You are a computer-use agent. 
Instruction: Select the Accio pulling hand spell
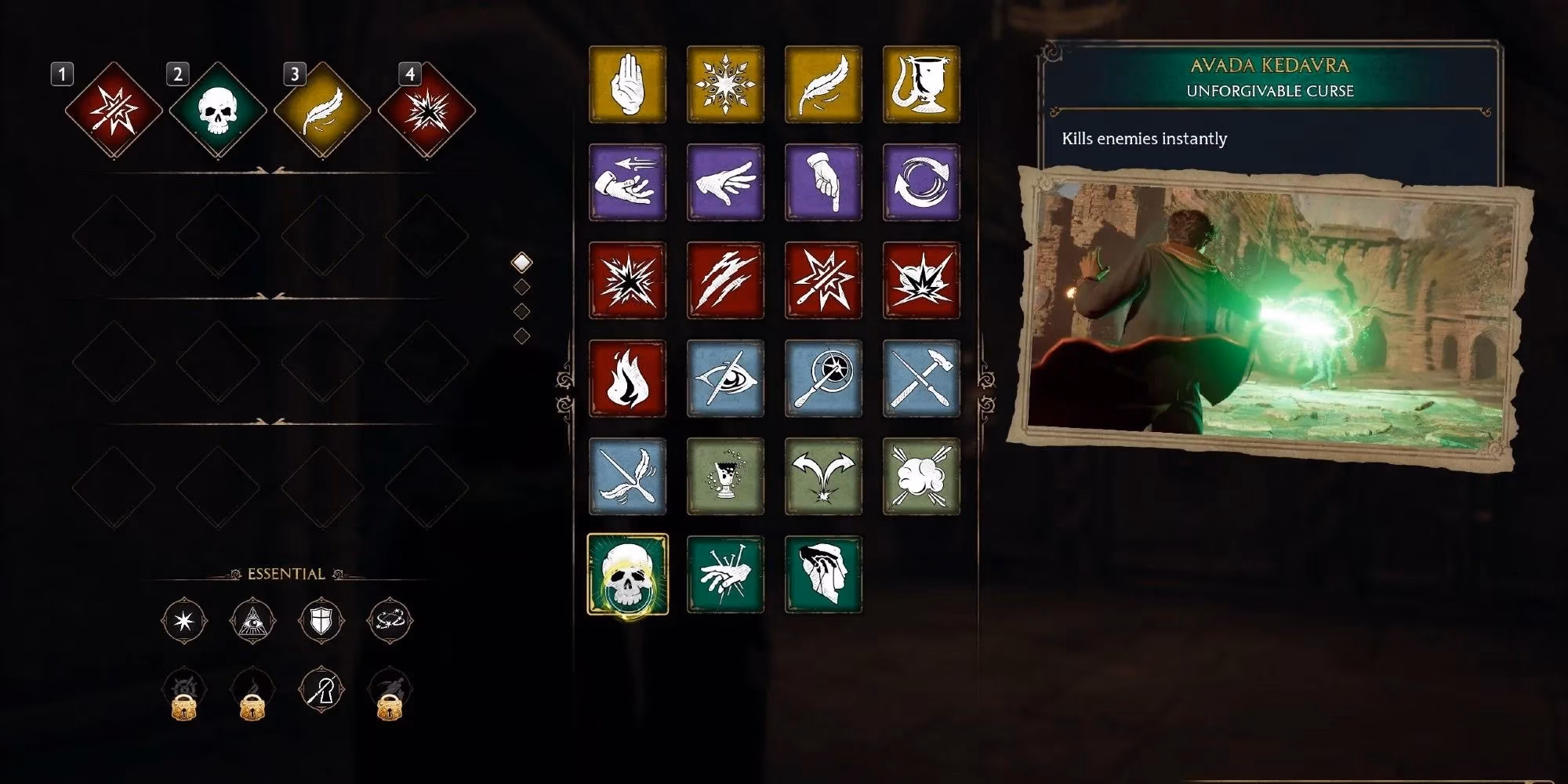pos(627,183)
